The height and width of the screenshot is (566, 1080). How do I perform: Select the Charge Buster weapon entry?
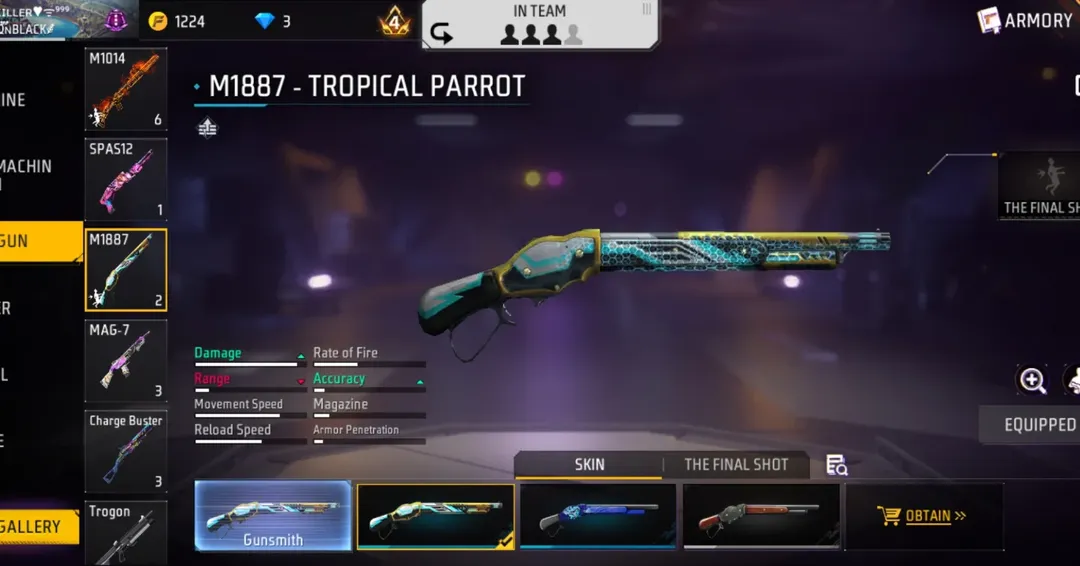(125, 452)
